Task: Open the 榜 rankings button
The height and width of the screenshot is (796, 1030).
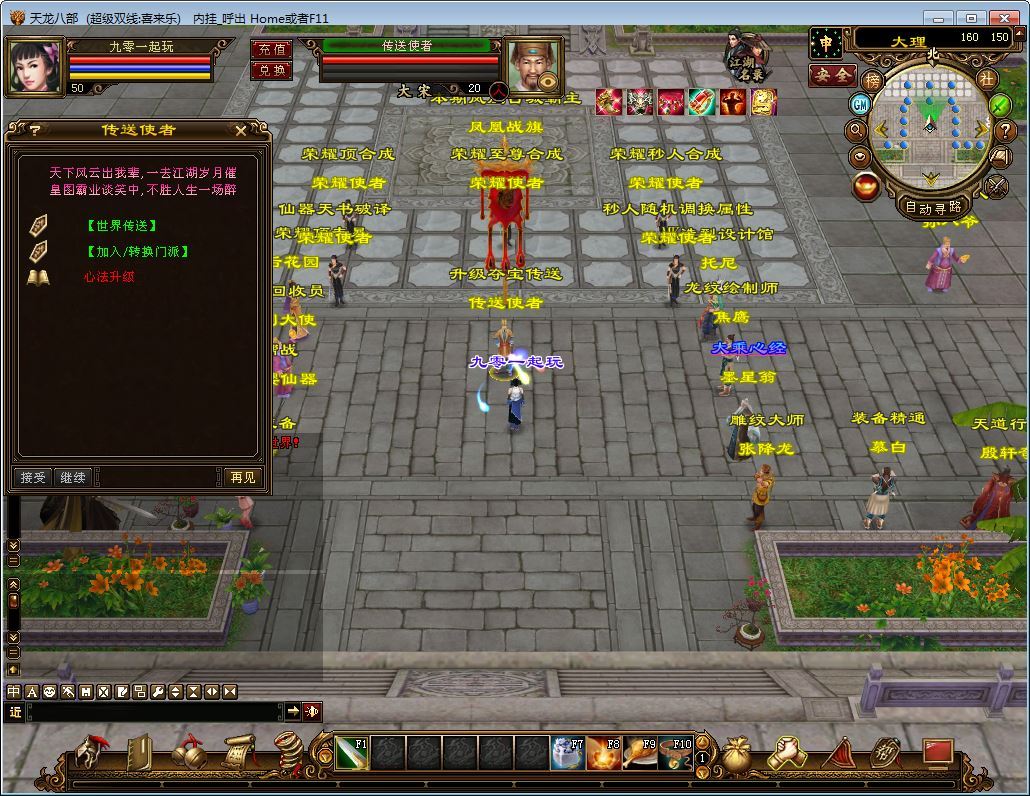Action: click(x=873, y=79)
